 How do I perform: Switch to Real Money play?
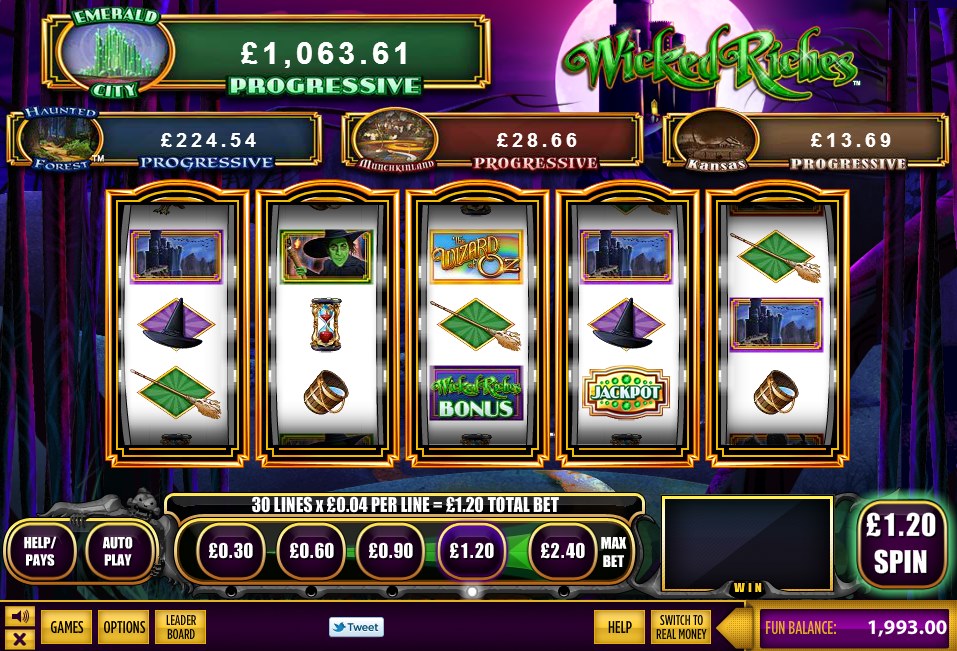(681, 627)
